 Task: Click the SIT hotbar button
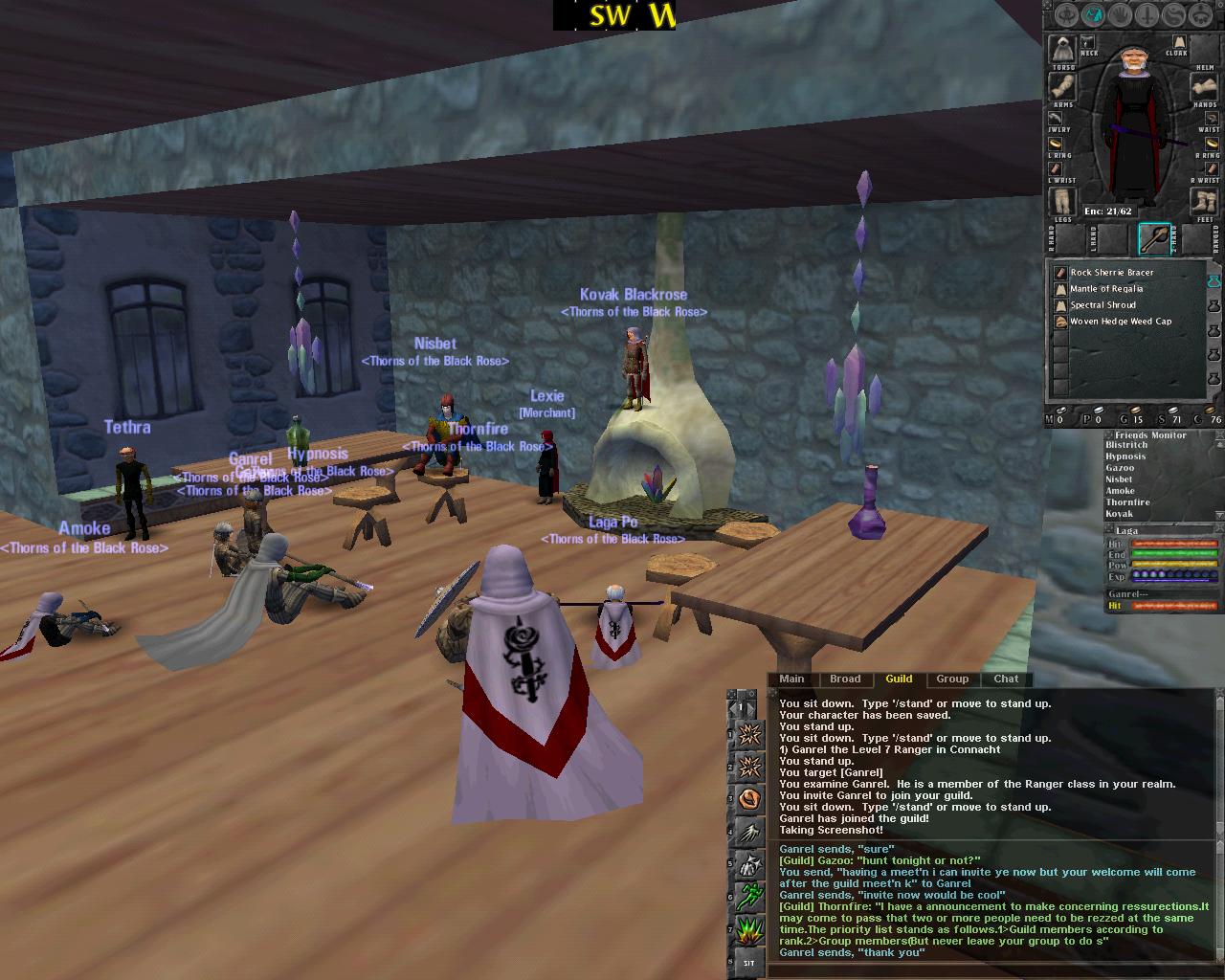coord(748,963)
